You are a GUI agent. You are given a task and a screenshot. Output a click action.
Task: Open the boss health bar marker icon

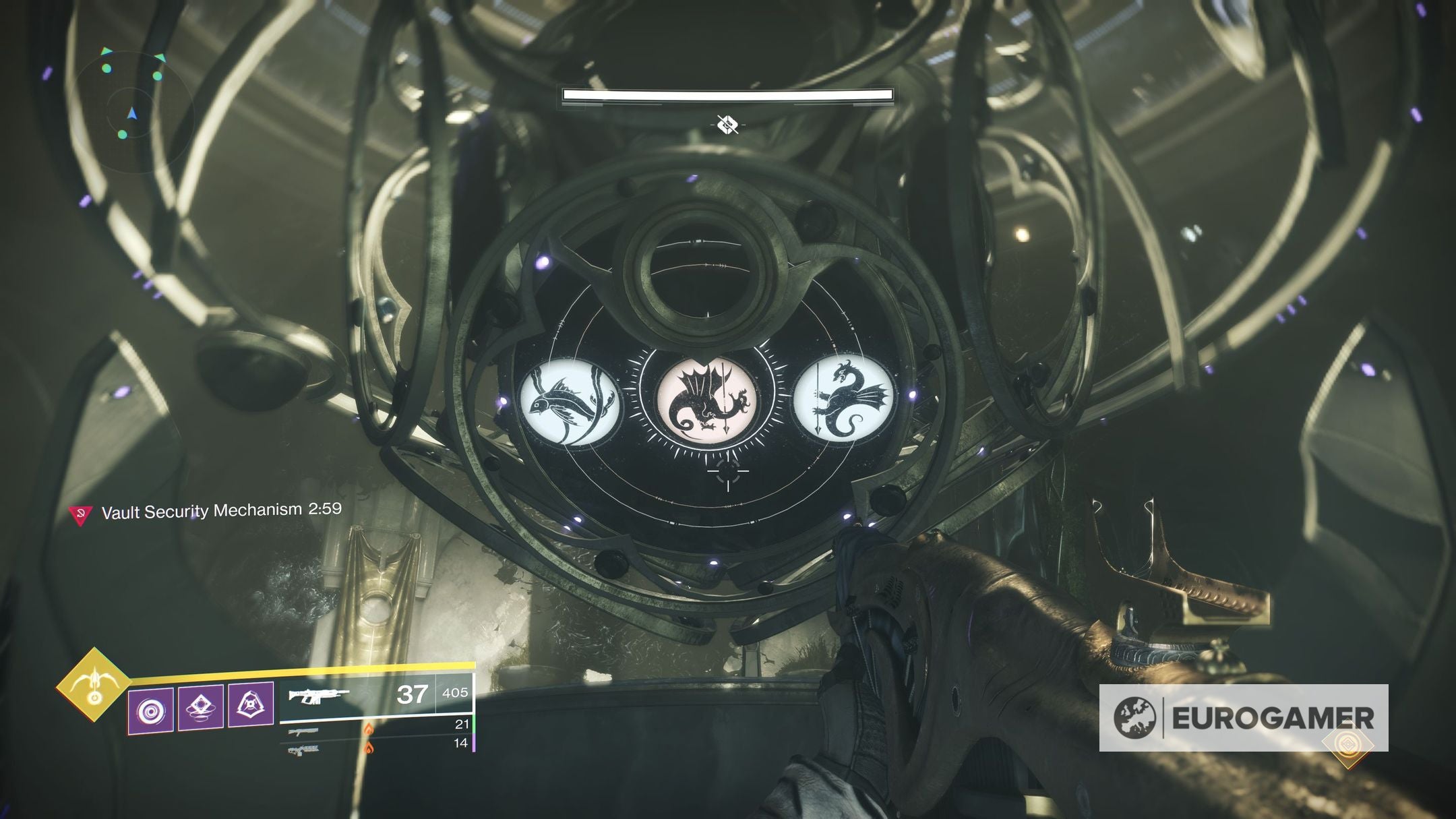coord(727,124)
